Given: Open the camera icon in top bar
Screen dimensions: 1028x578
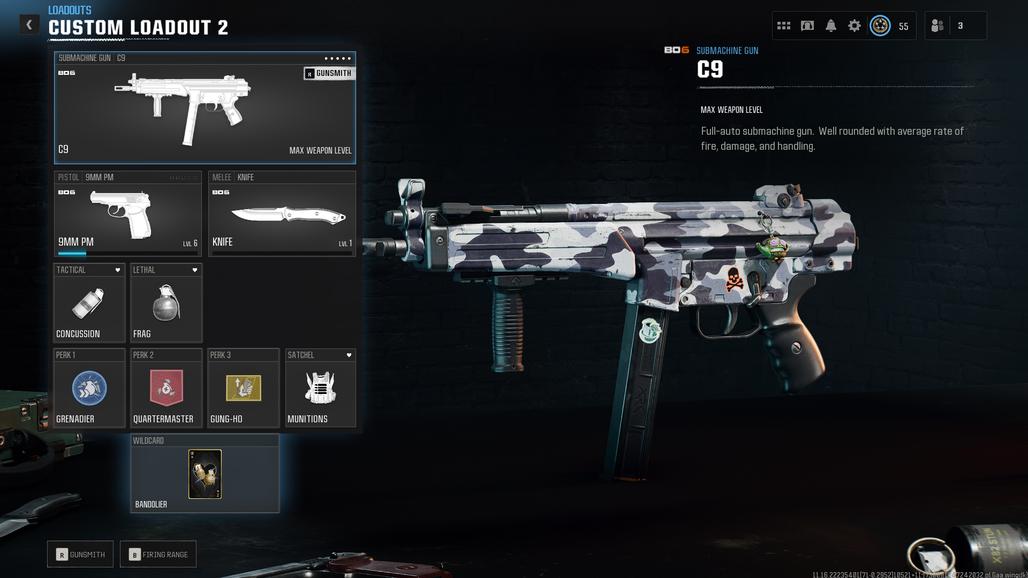Looking at the screenshot, I should tap(807, 26).
